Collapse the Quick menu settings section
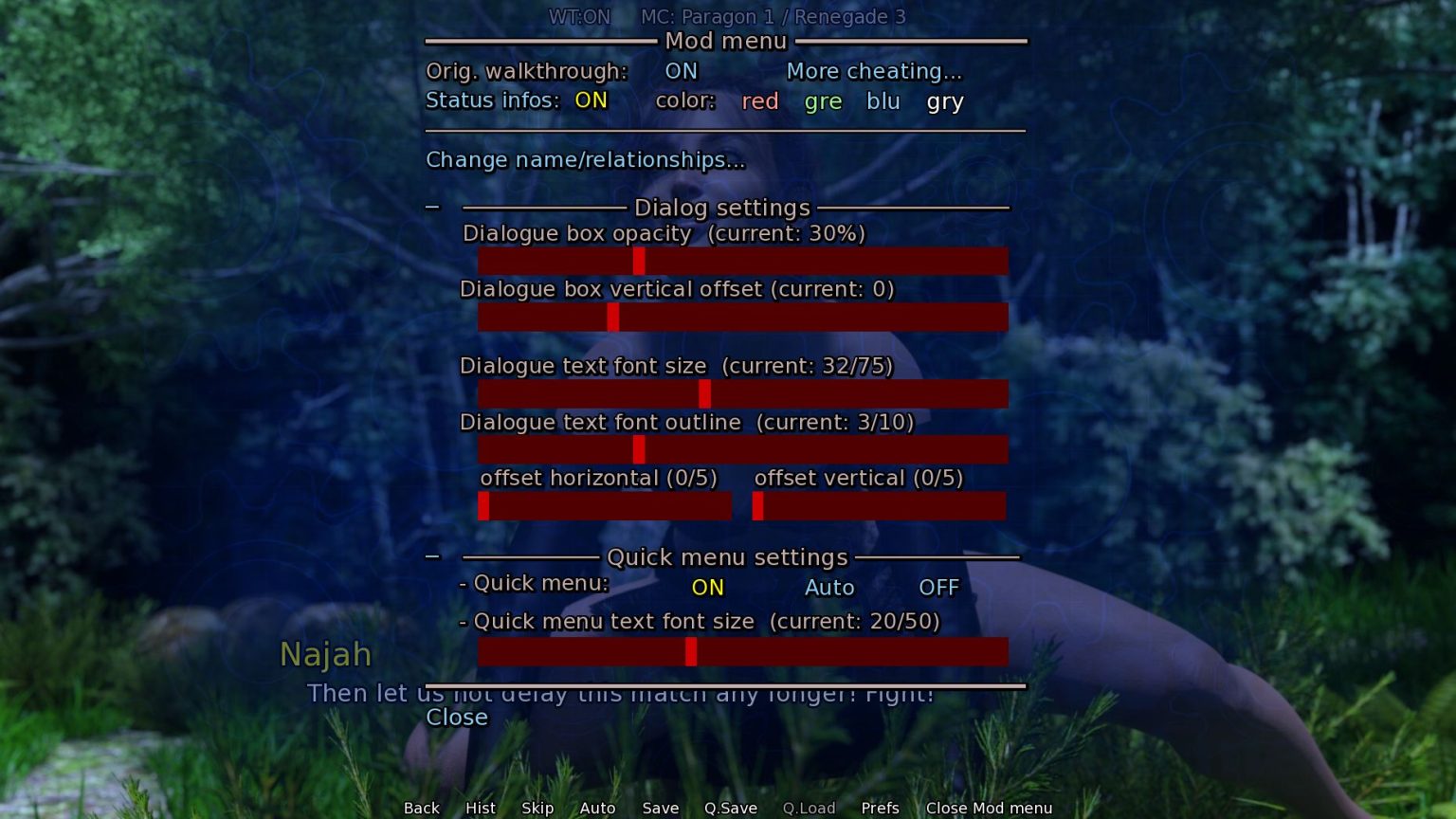 point(433,555)
